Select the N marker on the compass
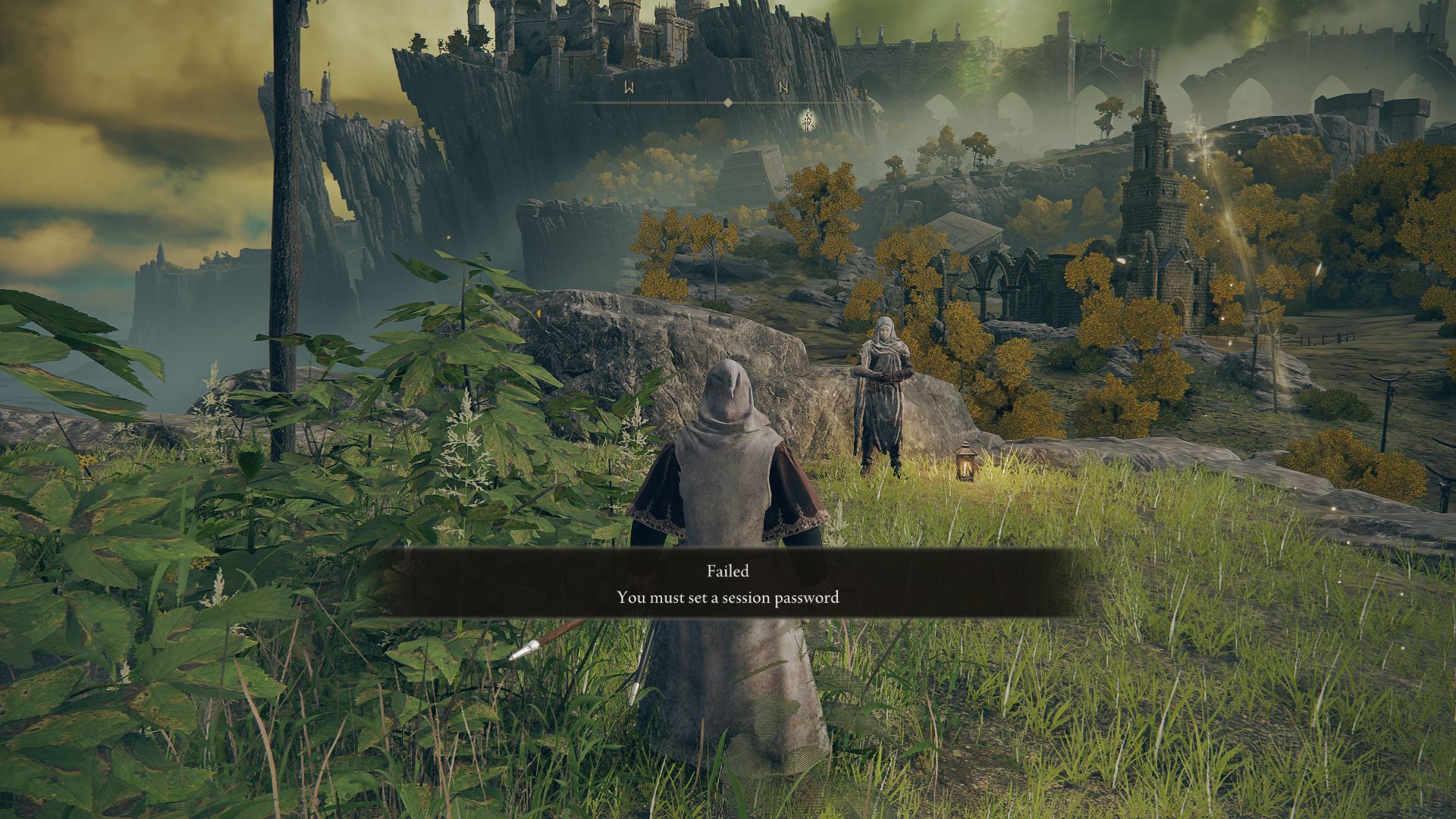 (784, 88)
